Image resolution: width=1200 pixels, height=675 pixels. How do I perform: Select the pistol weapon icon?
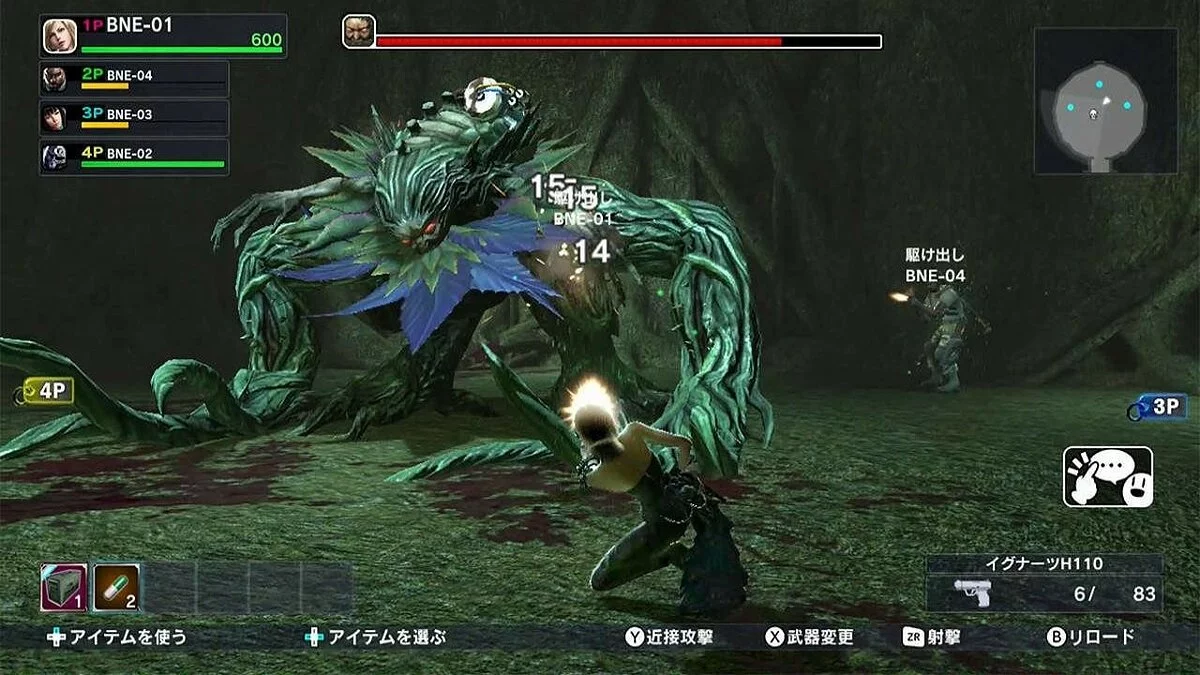pos(971,592)
